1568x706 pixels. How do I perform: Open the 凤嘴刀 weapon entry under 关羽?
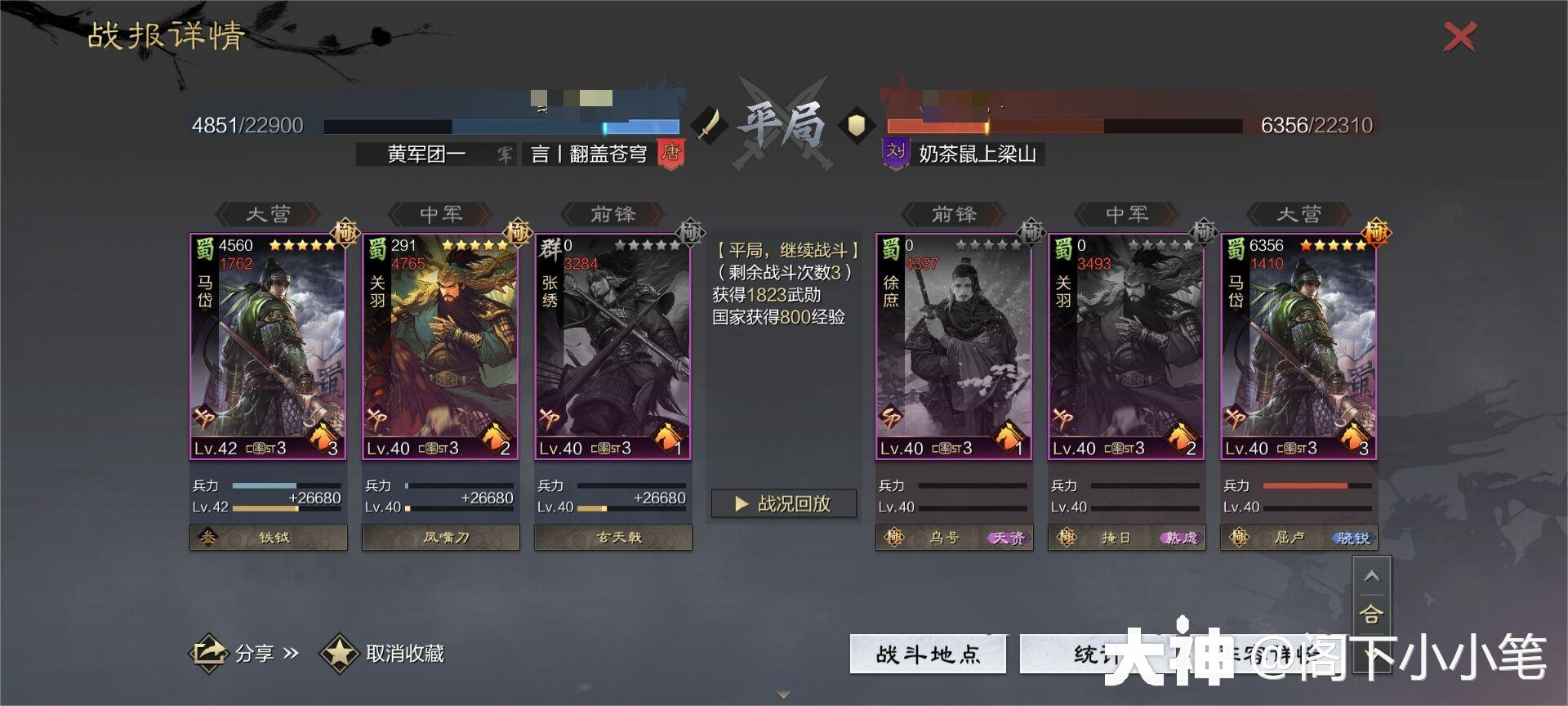(441, 538)
